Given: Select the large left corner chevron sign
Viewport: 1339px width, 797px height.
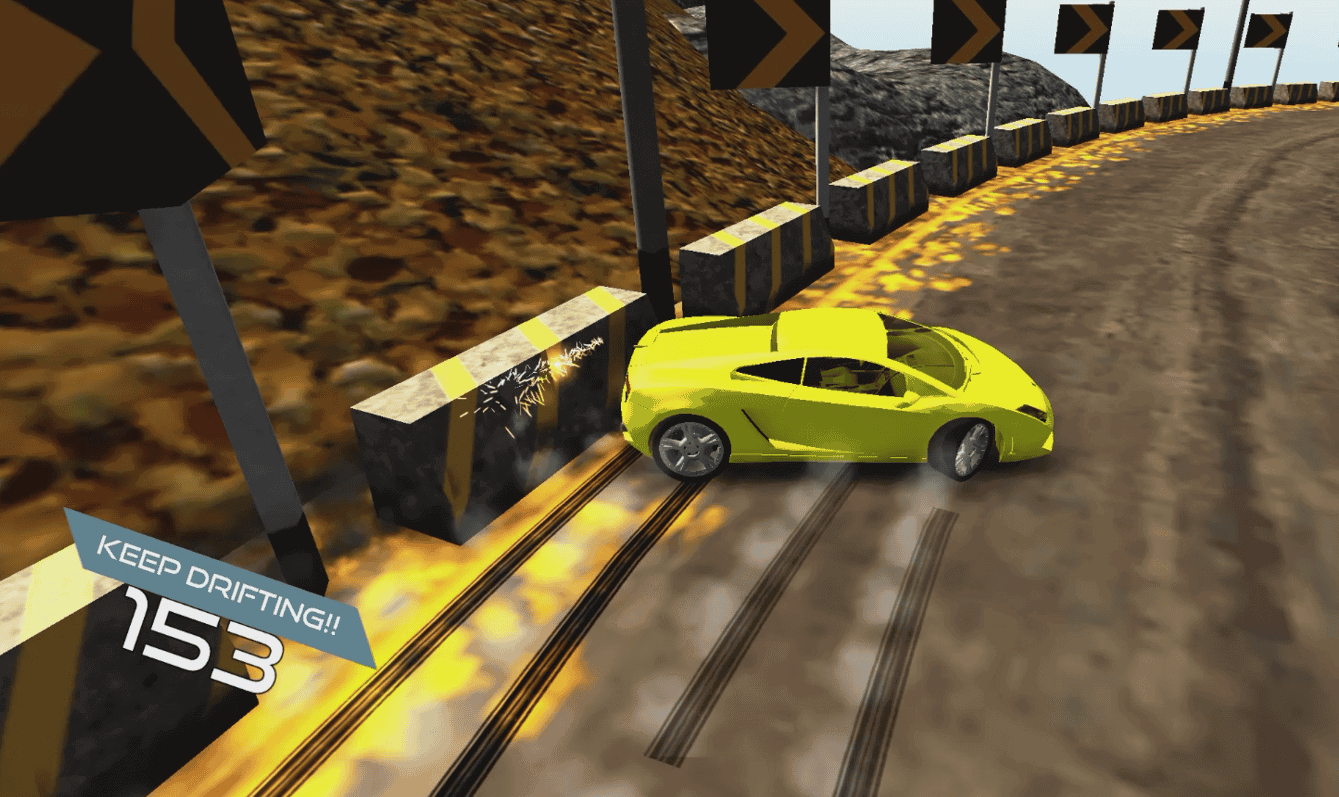Looking at the screenshot, I should tap(110, 90).
